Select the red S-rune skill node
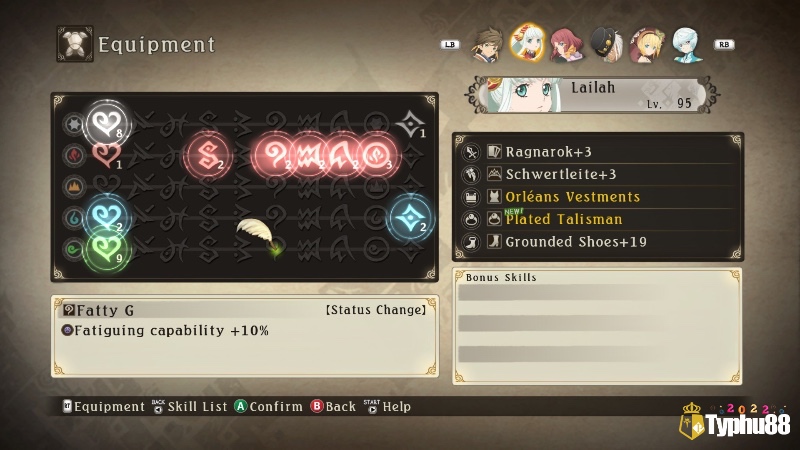 pyautogui.click(x=208, y=153)
